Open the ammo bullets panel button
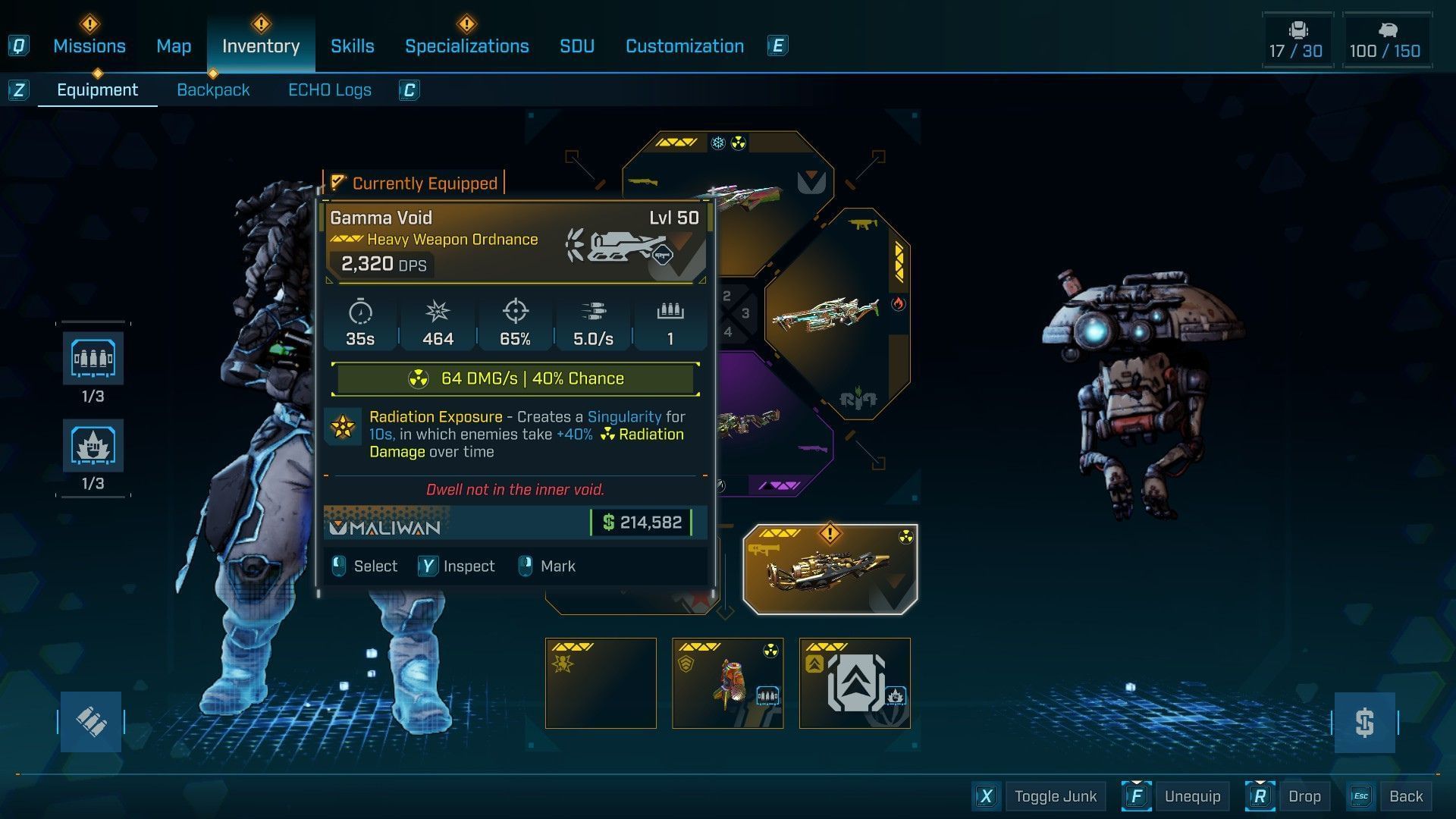The width and height of the screenshot is (1456, 819). click(91, 722)
